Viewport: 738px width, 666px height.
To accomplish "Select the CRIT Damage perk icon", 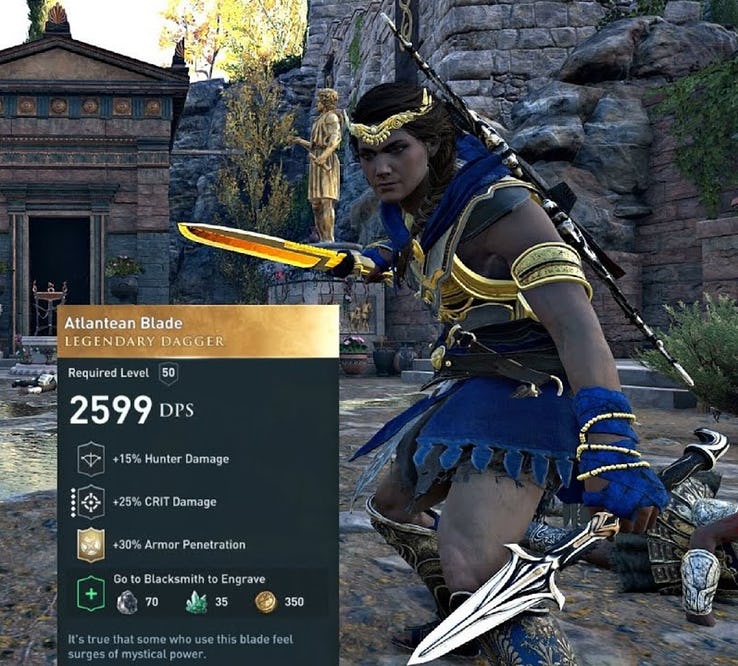I will click(x=91, y=501).
